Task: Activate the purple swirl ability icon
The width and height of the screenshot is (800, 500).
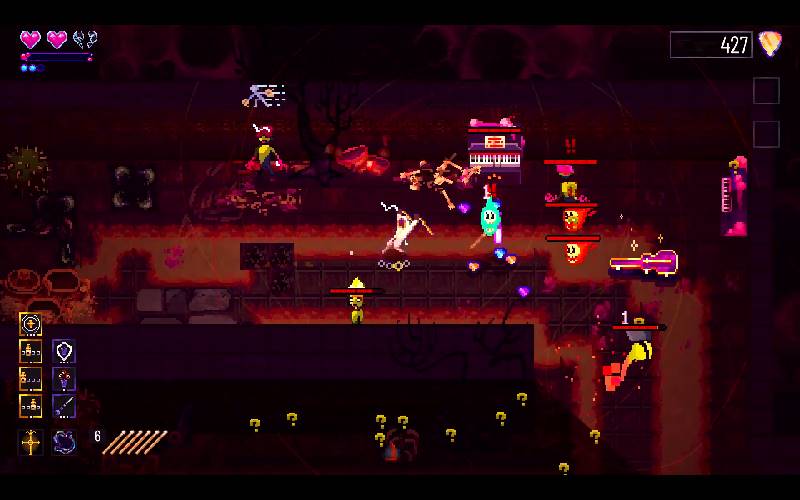Action: (64, 441)
